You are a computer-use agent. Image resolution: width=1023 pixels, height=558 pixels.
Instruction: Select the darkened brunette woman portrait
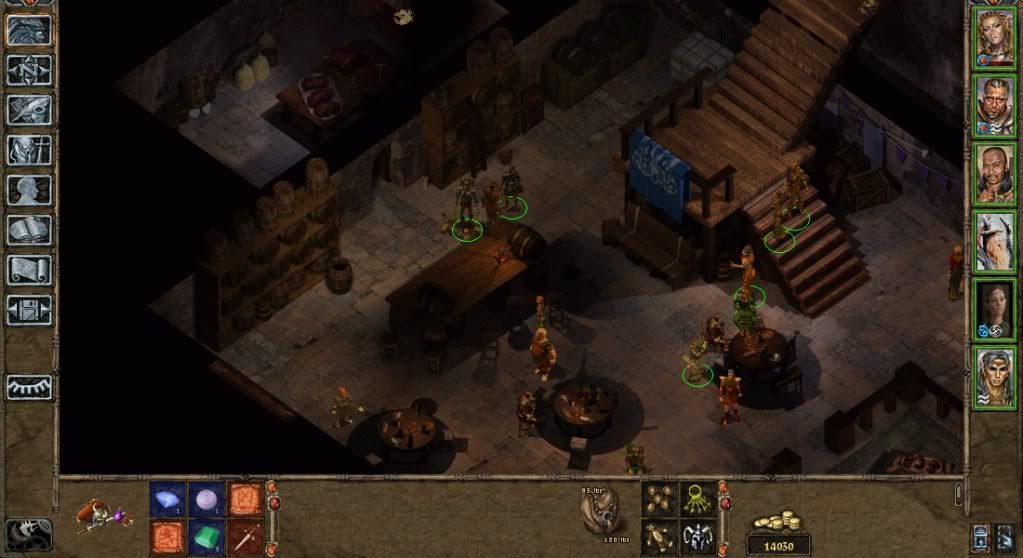click(995, 310)
